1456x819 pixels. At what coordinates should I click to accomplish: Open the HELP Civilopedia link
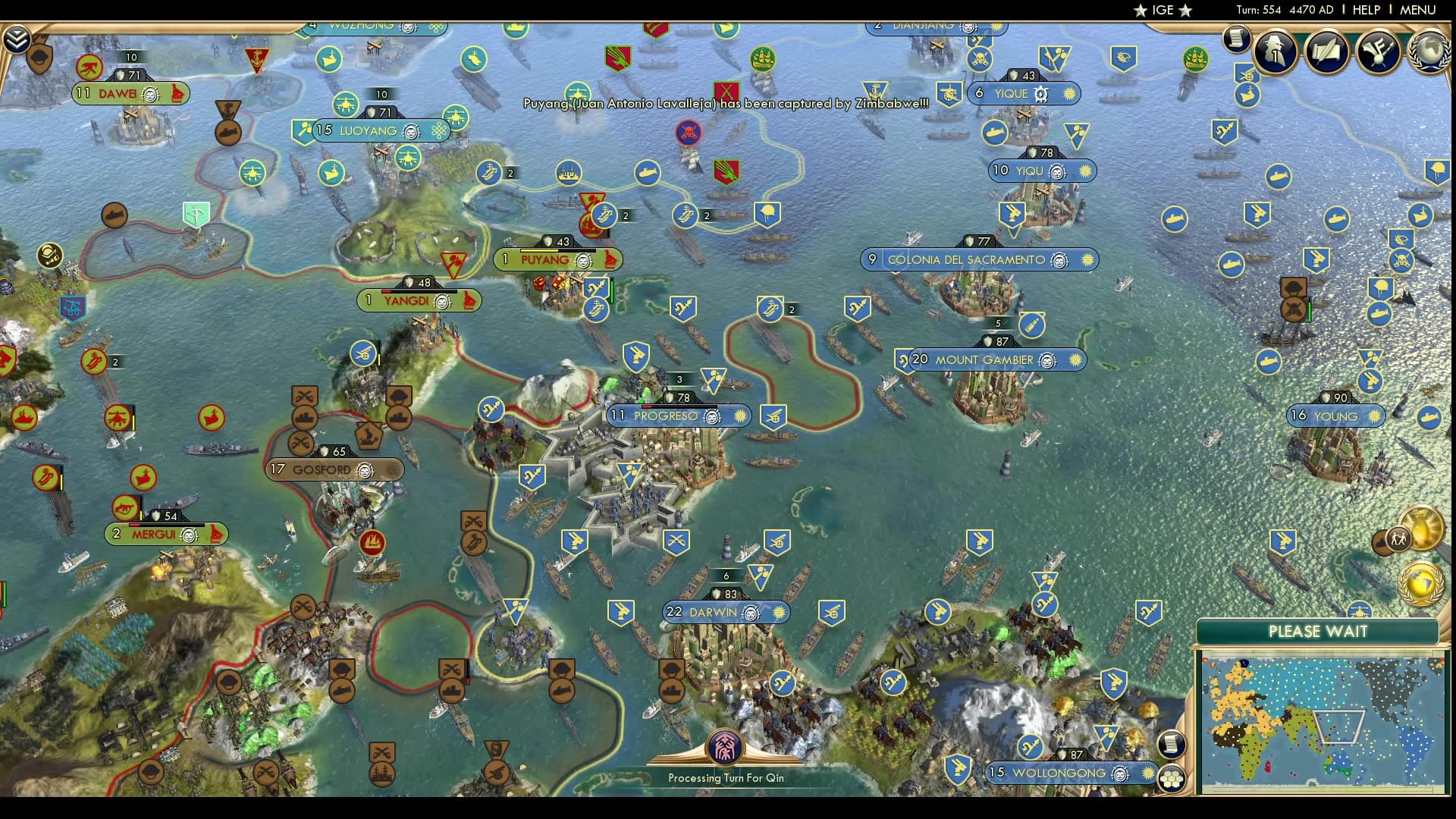[x=1366, y=10]
